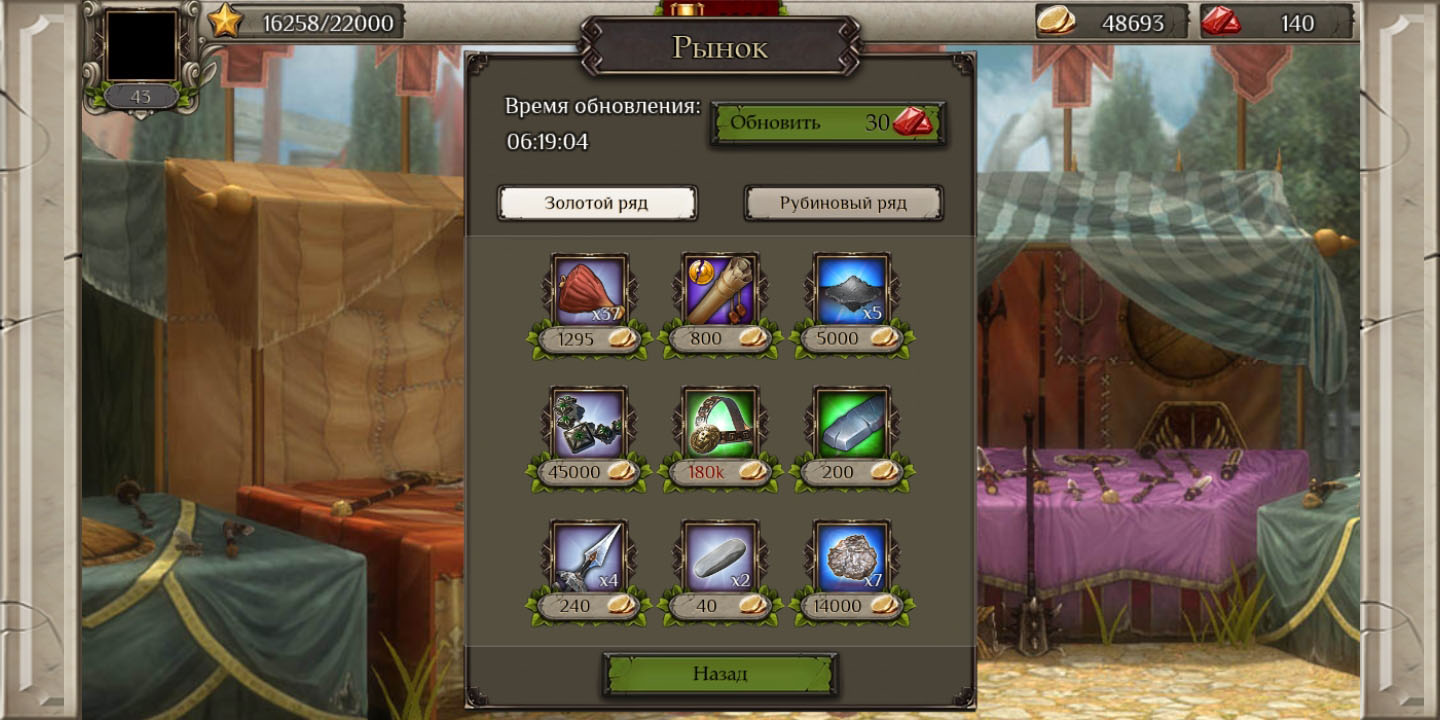Pick the lion belt priced 180k
This screenshot has height=720, width=1440.
[720, 423]
